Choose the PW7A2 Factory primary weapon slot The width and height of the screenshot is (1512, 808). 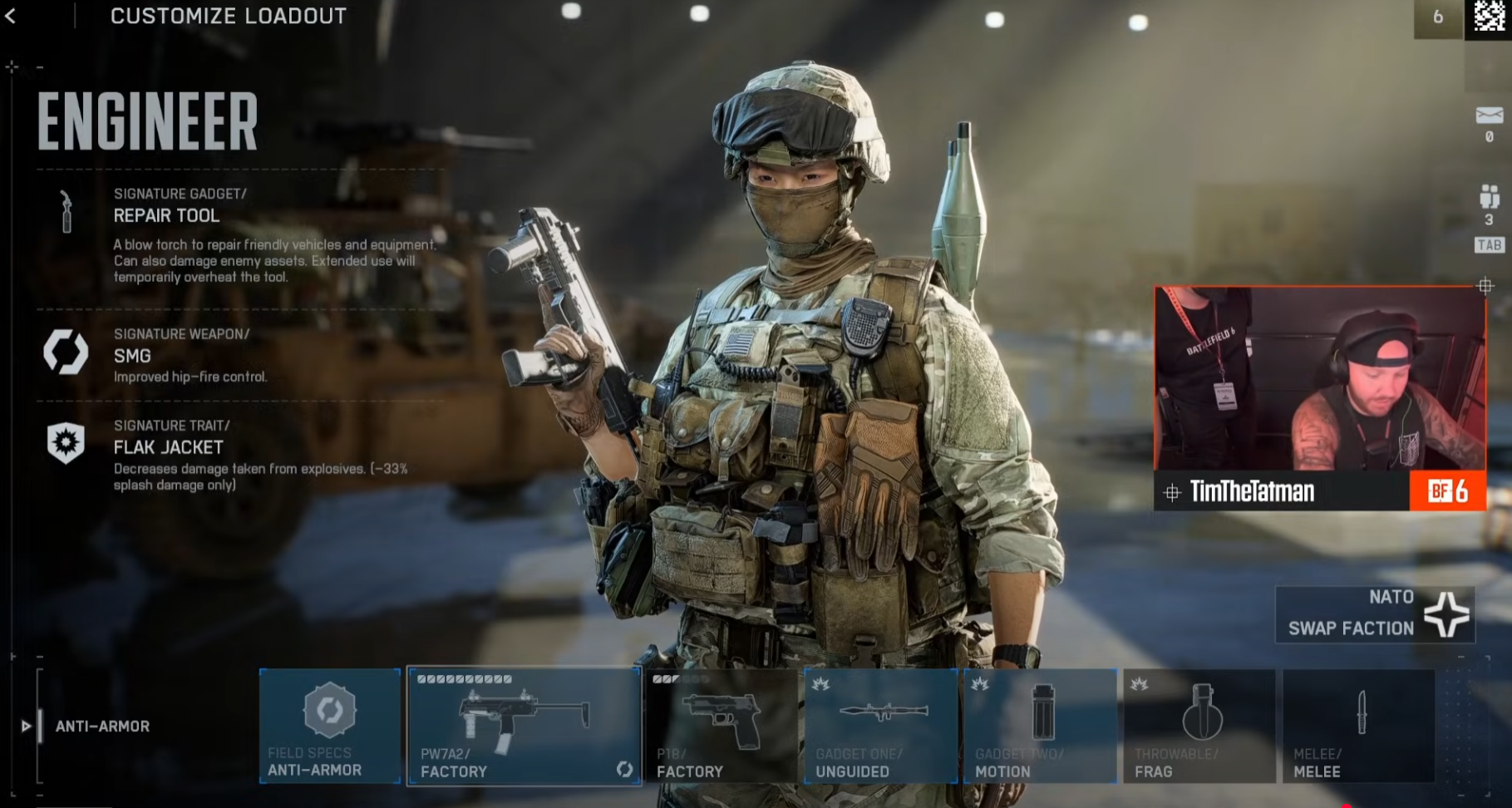524,726
